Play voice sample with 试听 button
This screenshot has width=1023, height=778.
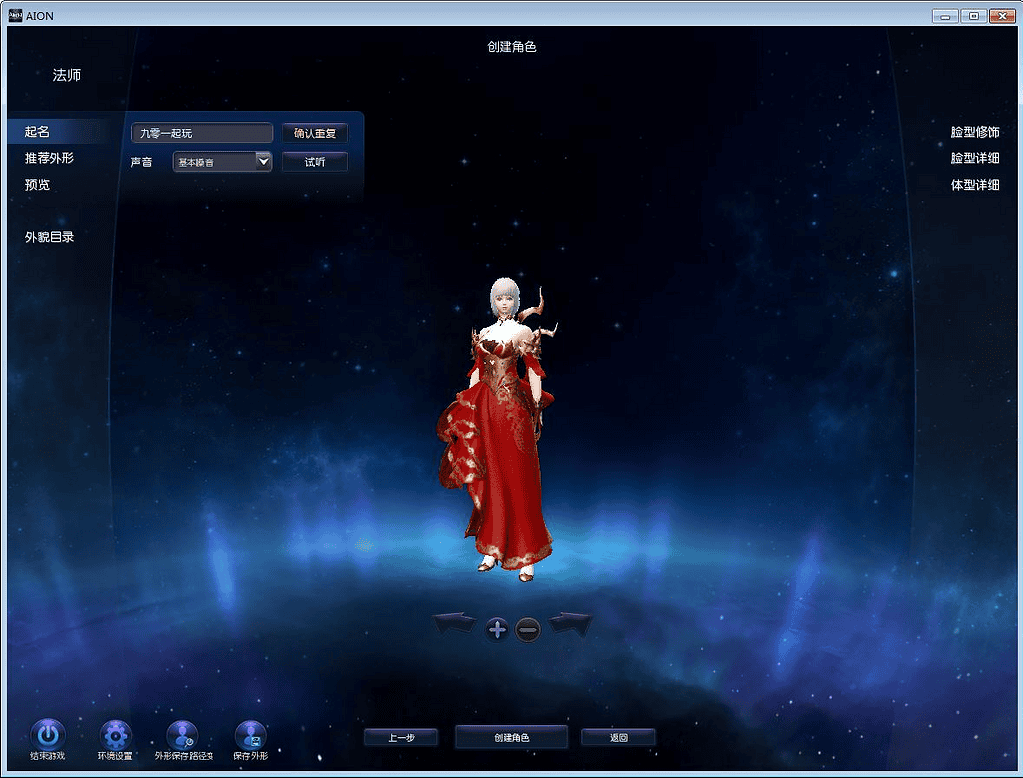(x=314, y=162)
